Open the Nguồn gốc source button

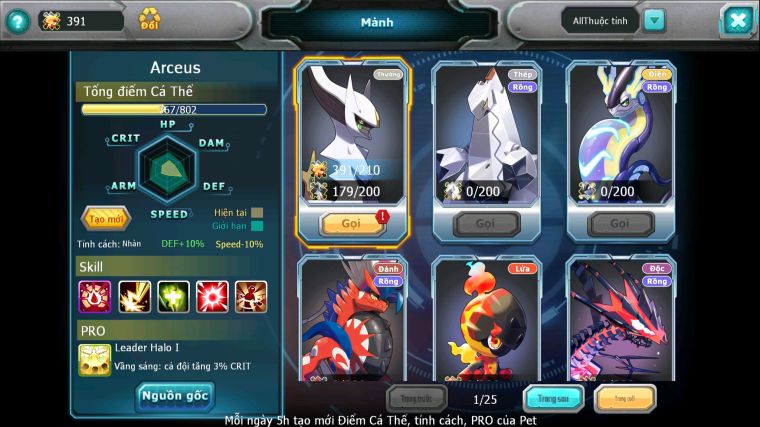click(174, 396)
